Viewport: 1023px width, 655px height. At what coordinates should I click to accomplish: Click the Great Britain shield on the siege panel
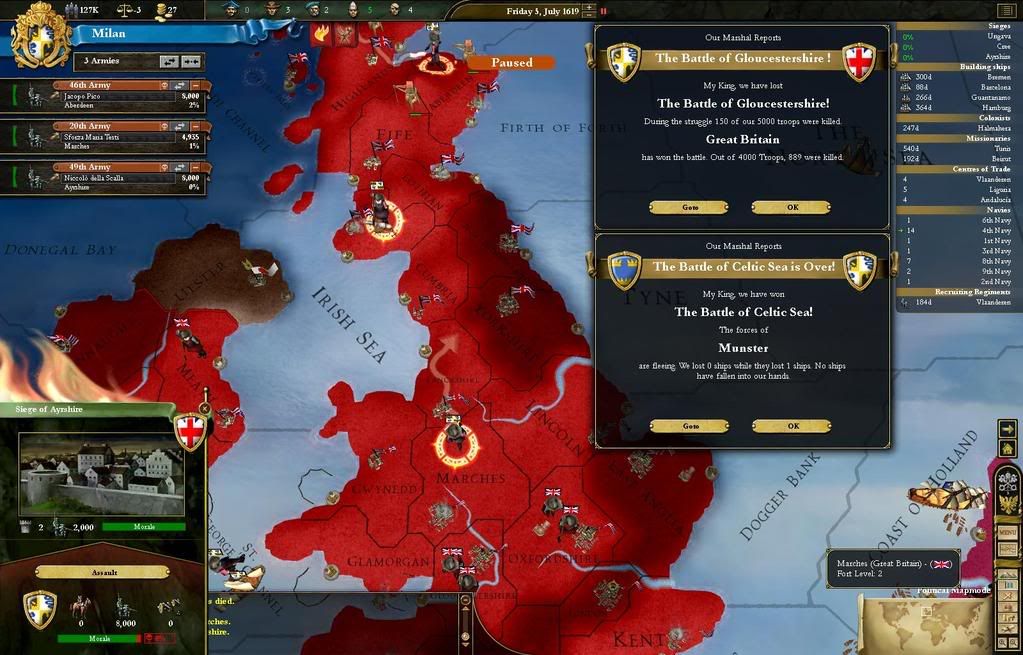[190, 432]
